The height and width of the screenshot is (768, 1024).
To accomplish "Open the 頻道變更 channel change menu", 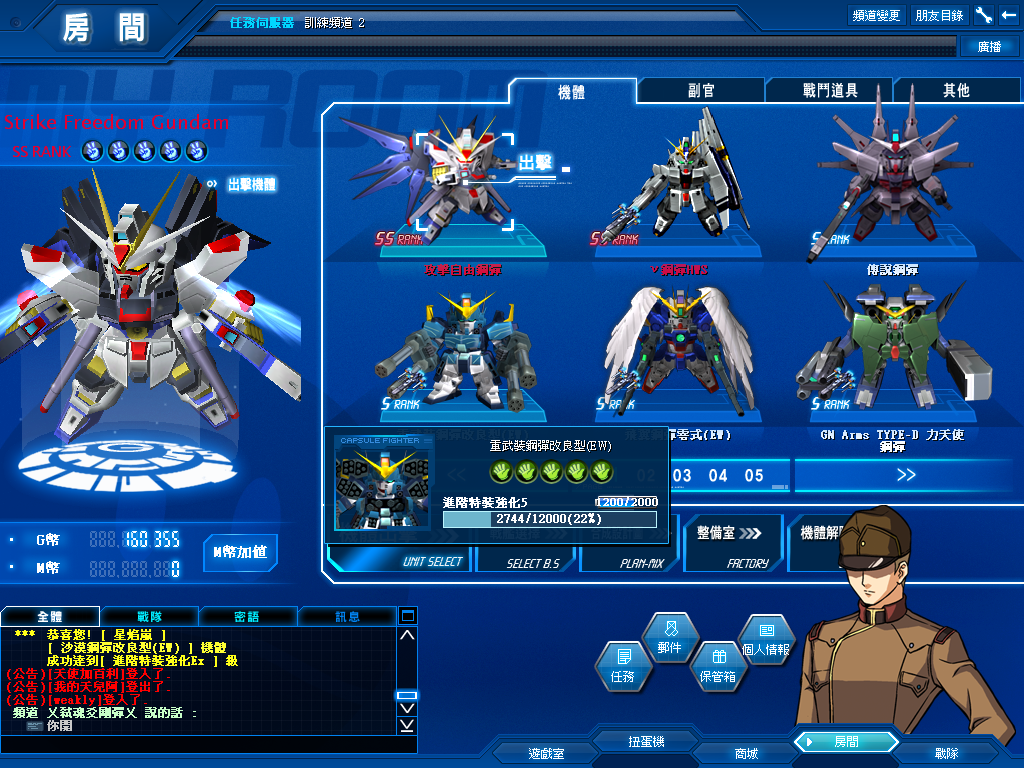I will (x=877, y=15).
